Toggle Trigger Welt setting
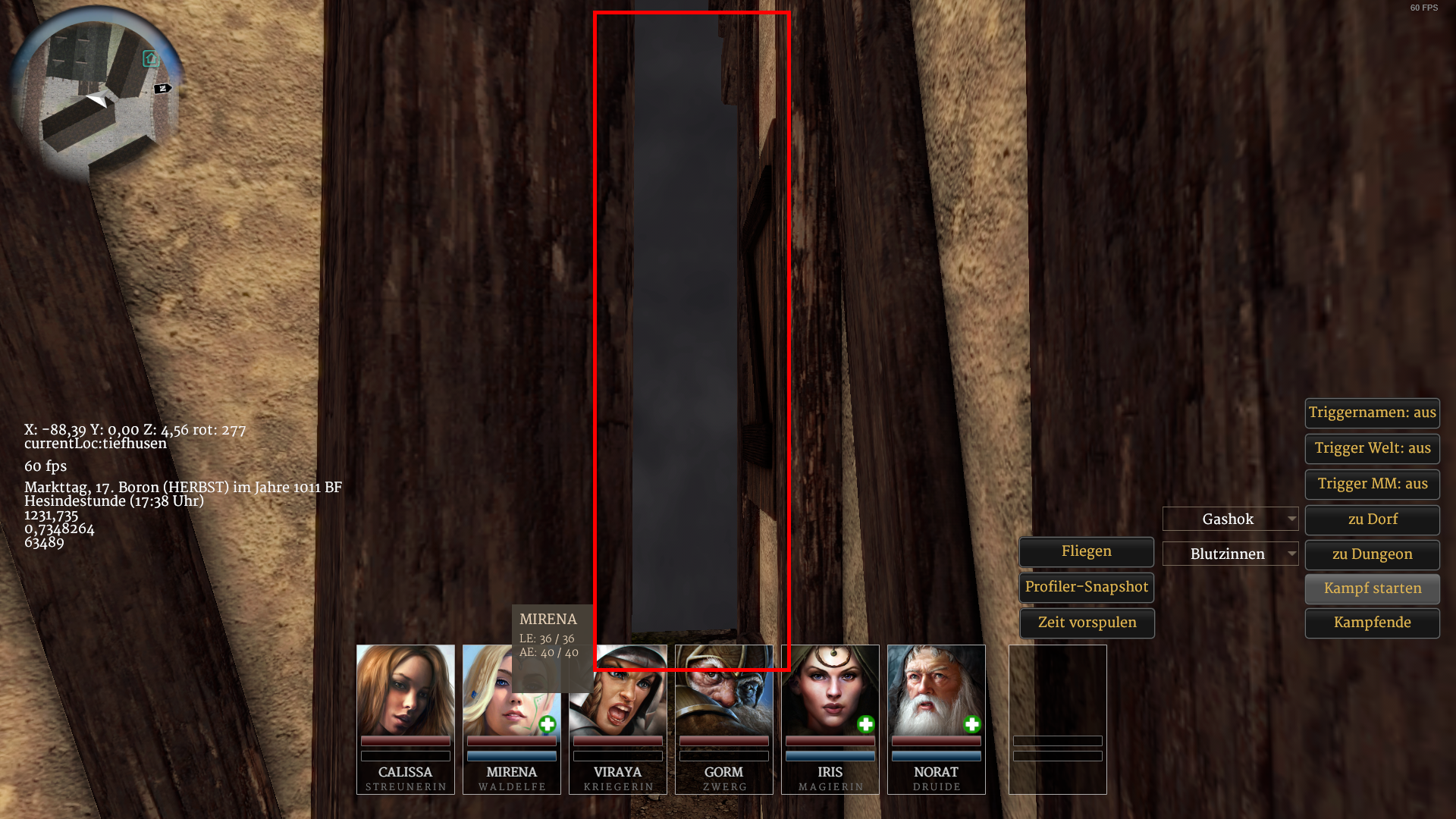Screen dimensions: 1456x819 click(x=1372, y=448)
